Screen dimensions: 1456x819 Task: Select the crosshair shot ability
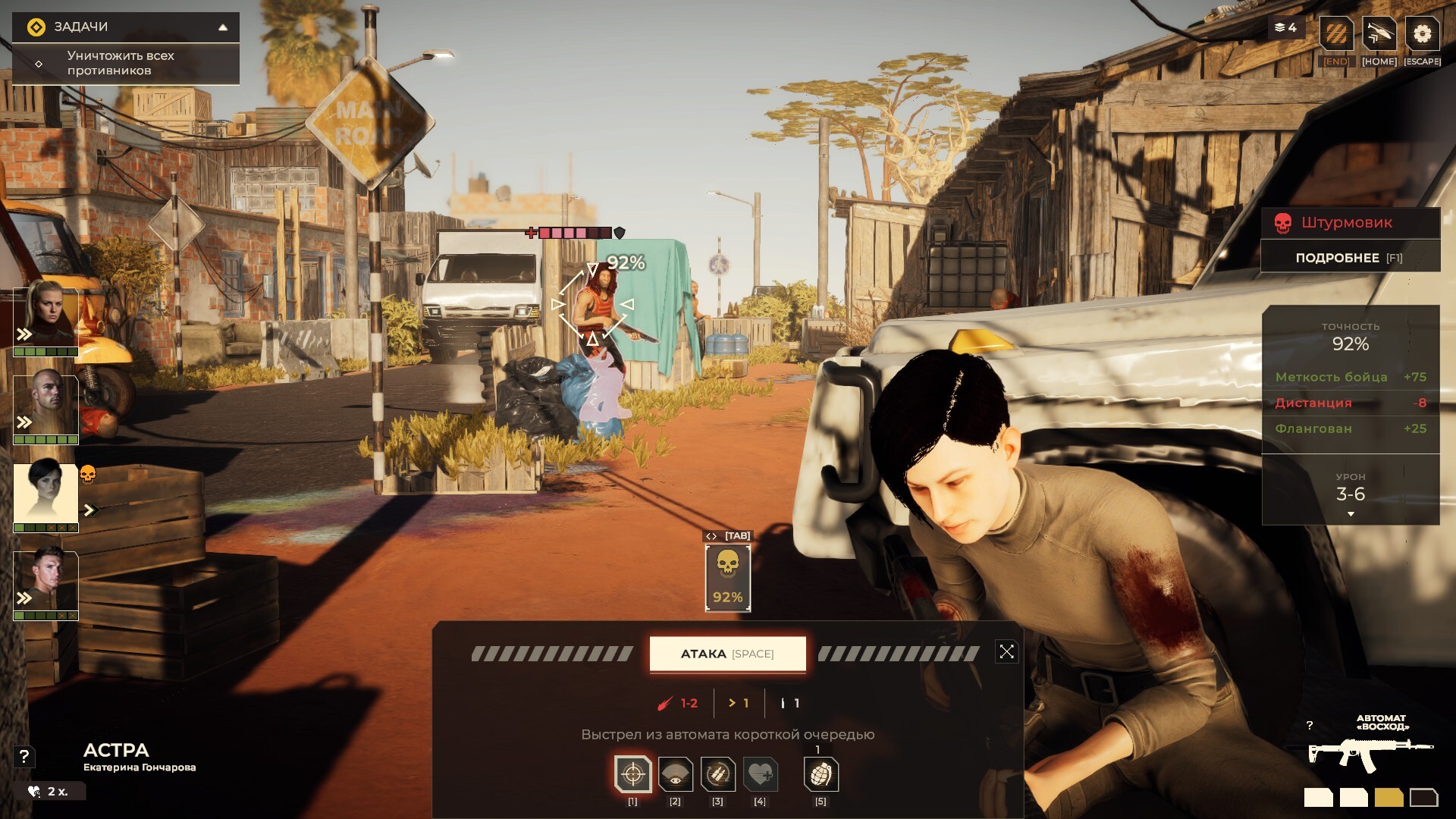632,774
